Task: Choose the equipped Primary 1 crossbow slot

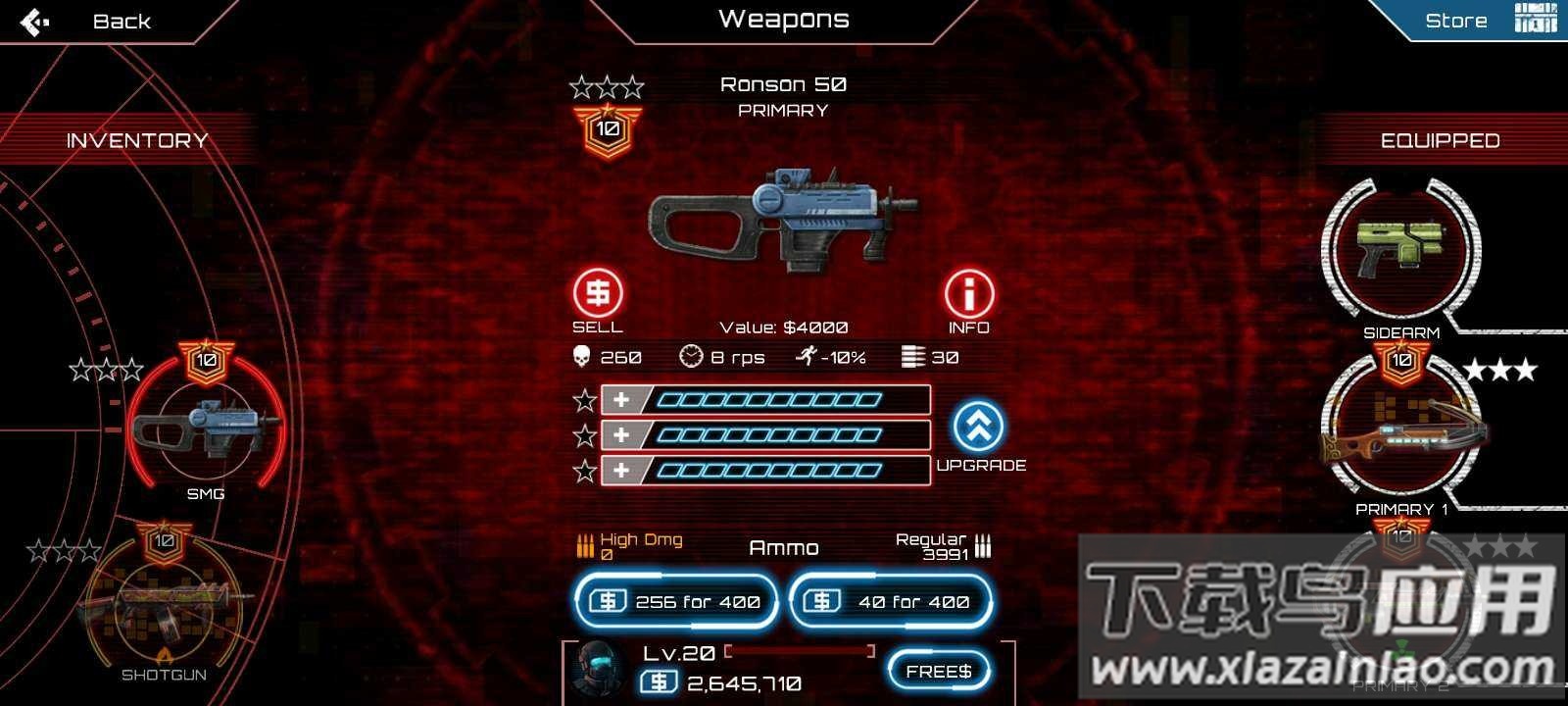Action: coord(1401,431)
